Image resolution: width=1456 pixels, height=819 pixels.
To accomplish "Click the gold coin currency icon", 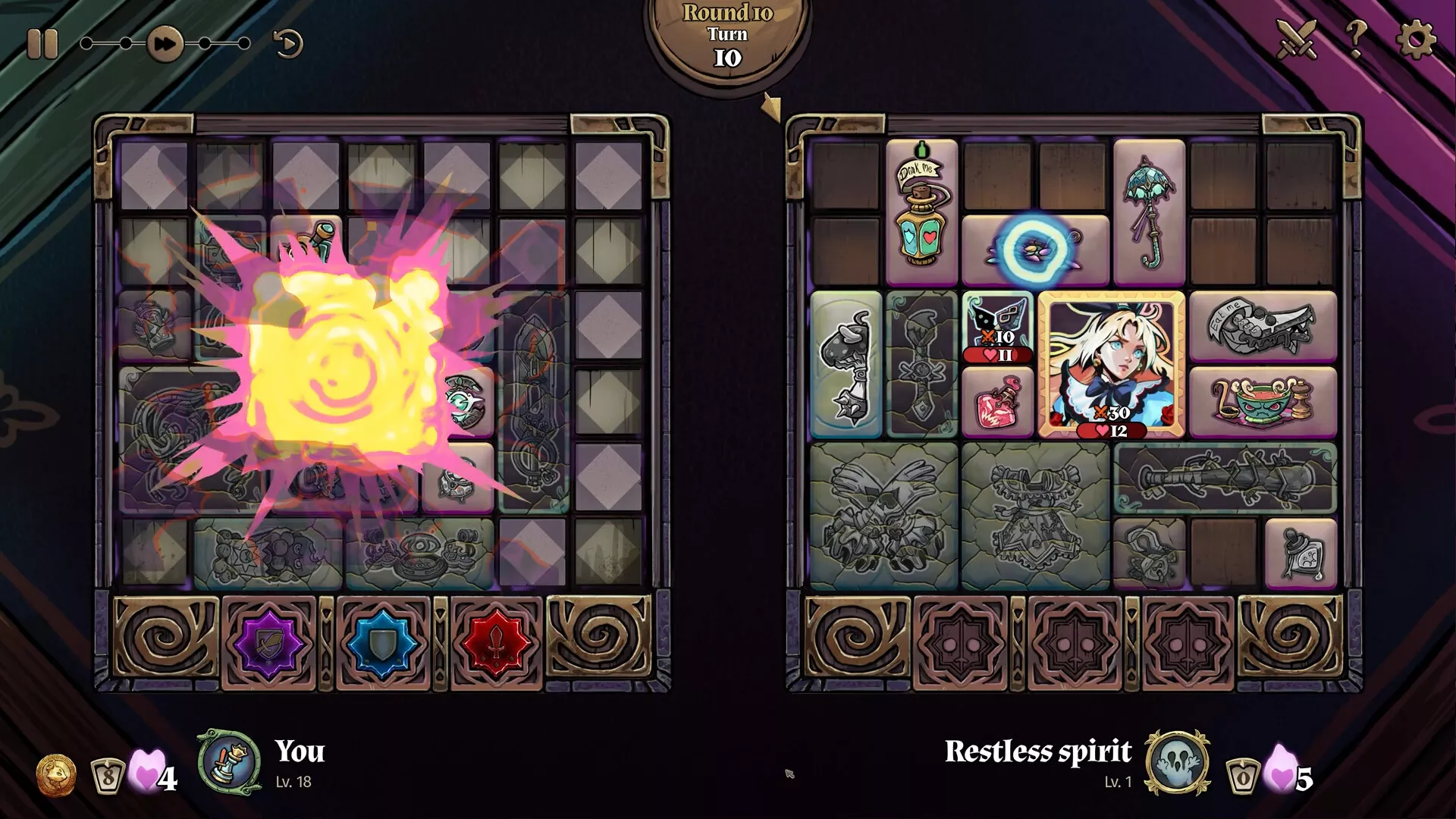I will pyautogui.click(x=56, y=776).
